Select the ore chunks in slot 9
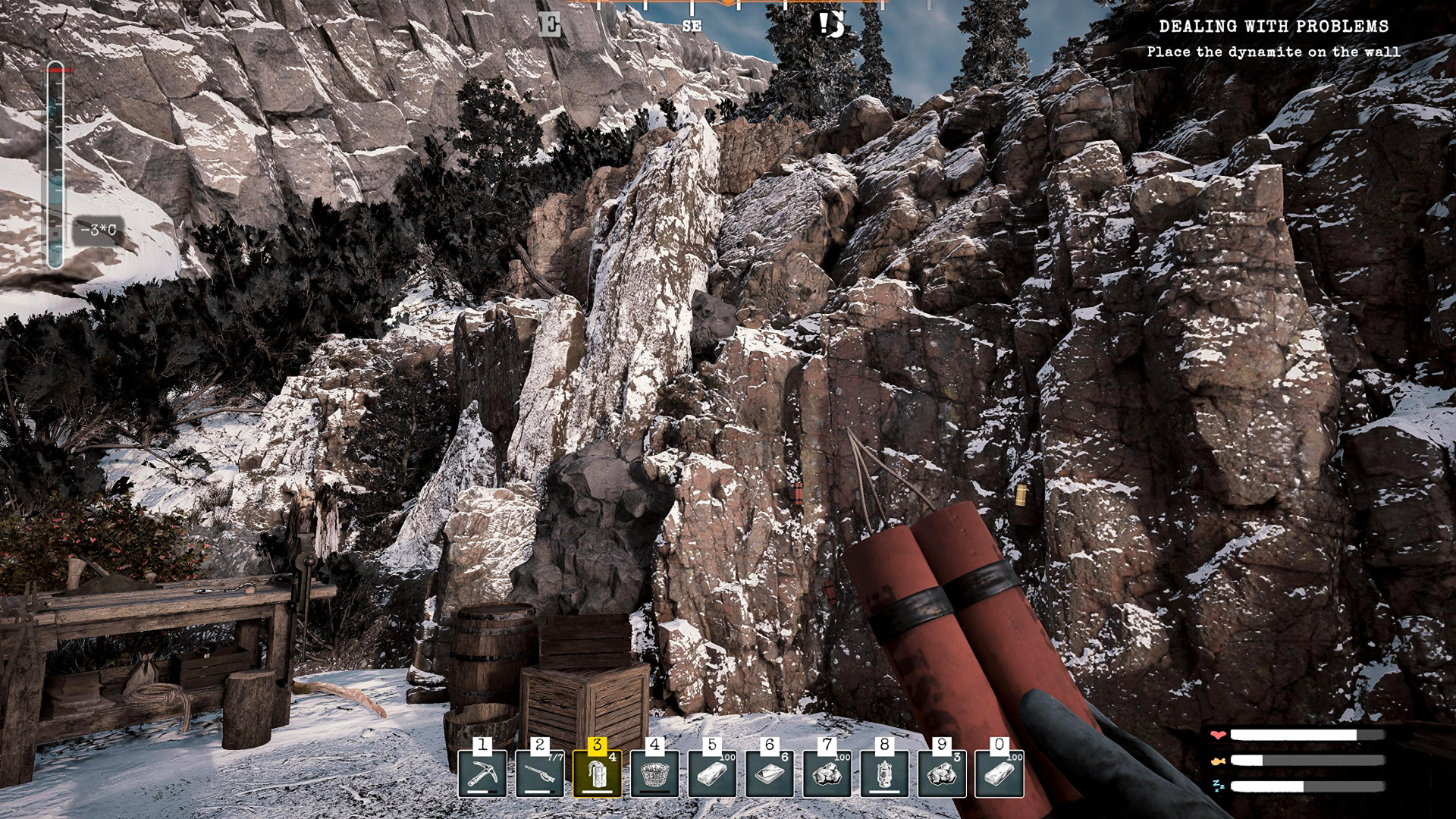 [x=942, y=773]
